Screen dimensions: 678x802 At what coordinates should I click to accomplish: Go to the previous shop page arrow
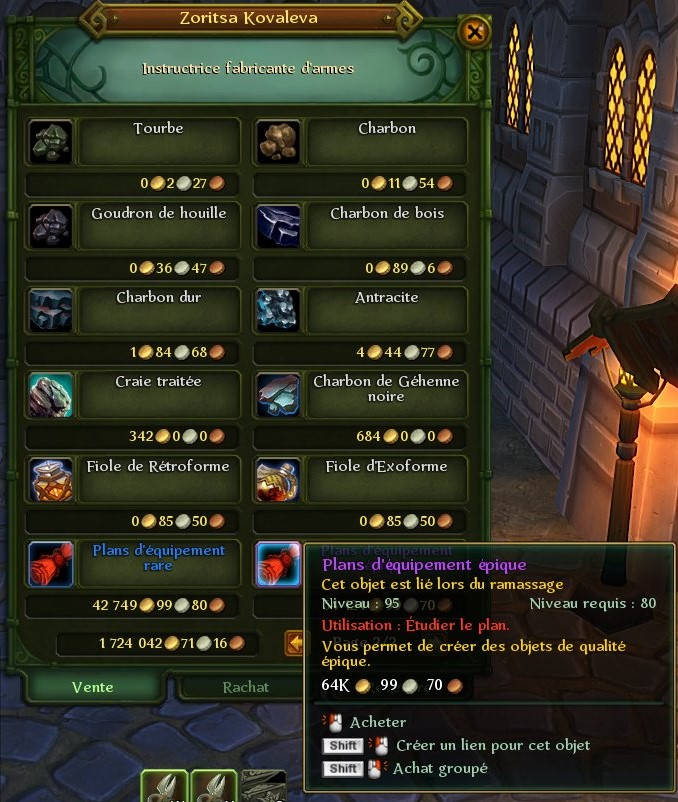click(x=294, y=644)
